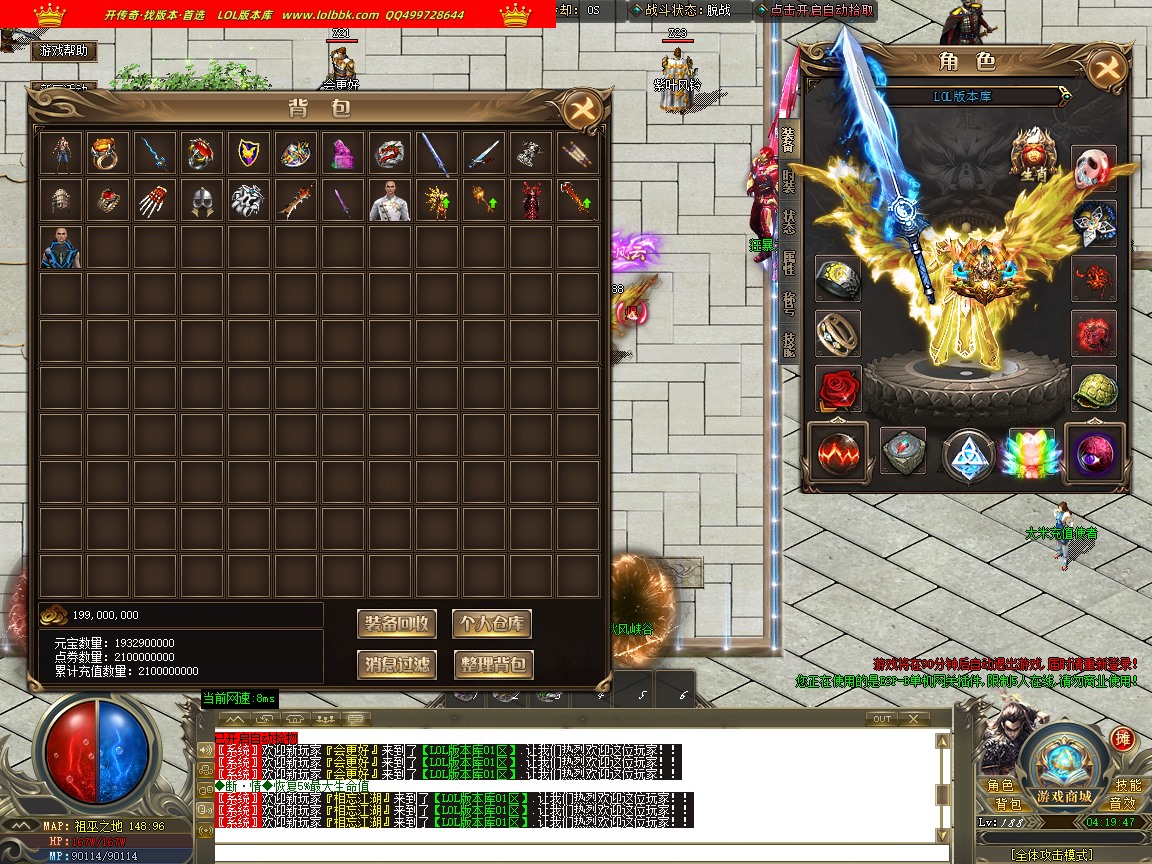Switch to the 时装 fashion tab
1152x864 pixels.
tap(788, 181)
